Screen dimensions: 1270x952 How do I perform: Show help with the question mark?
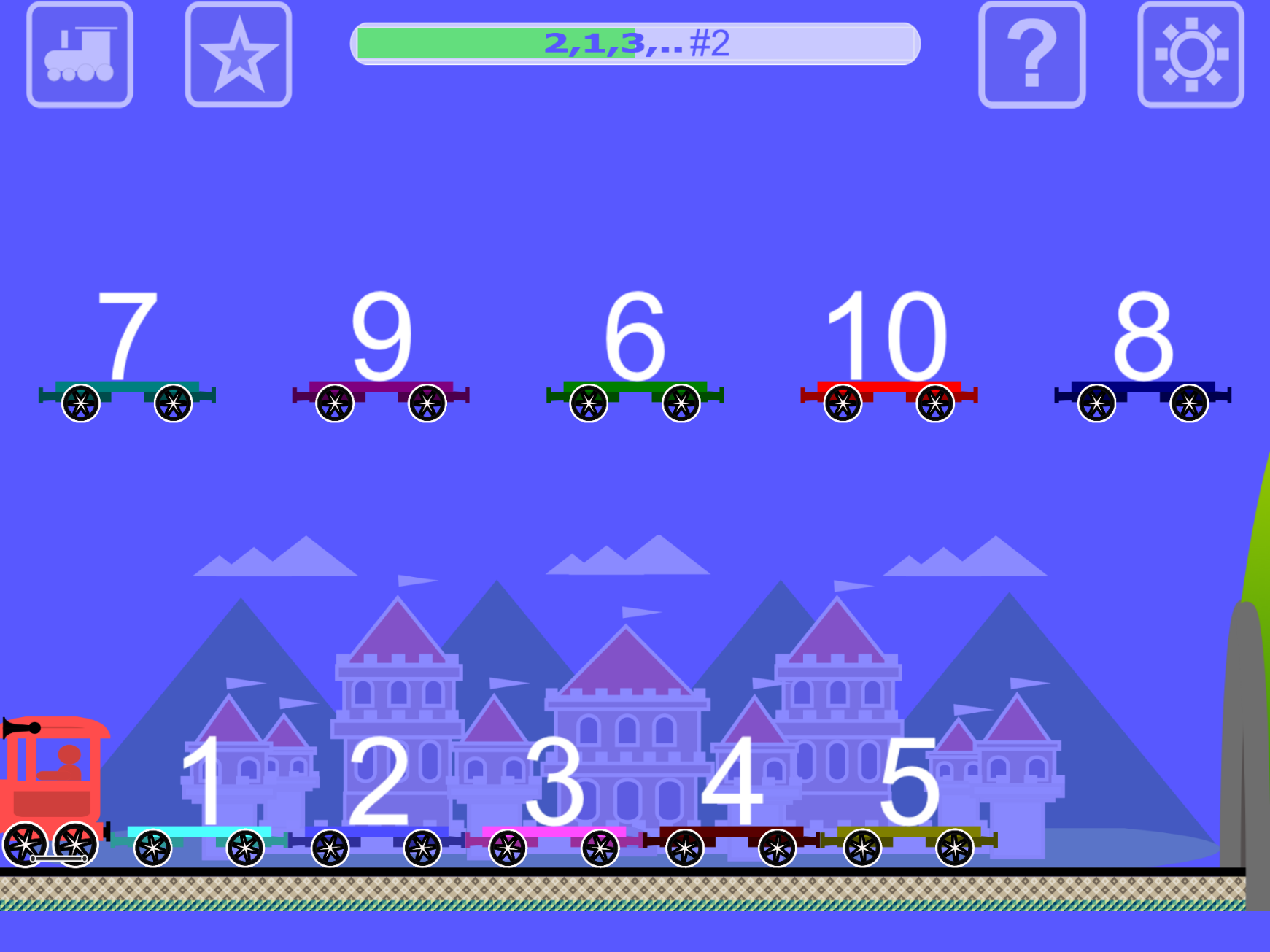(1031, 55)
